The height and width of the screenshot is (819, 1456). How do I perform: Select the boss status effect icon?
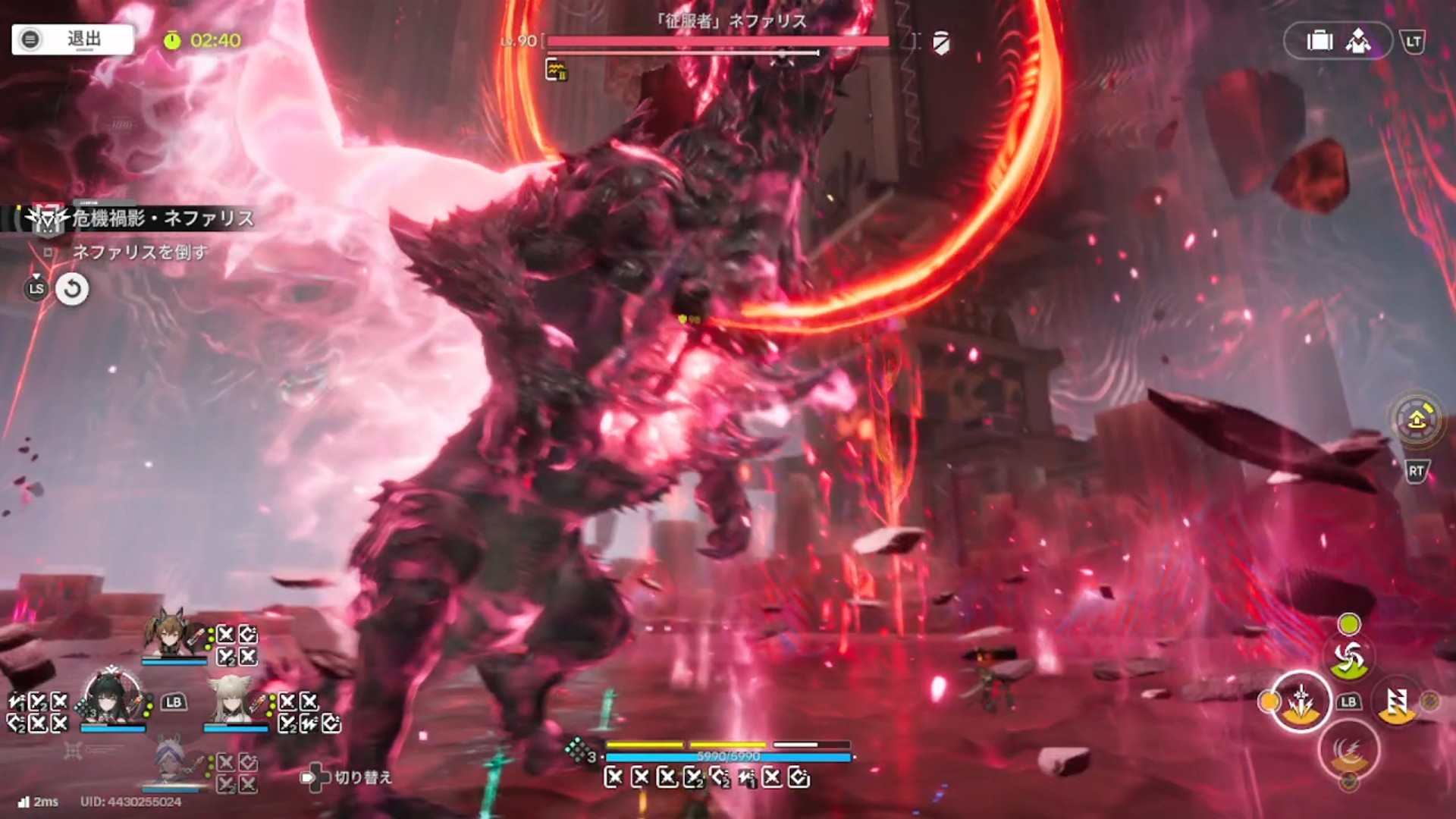556,71
